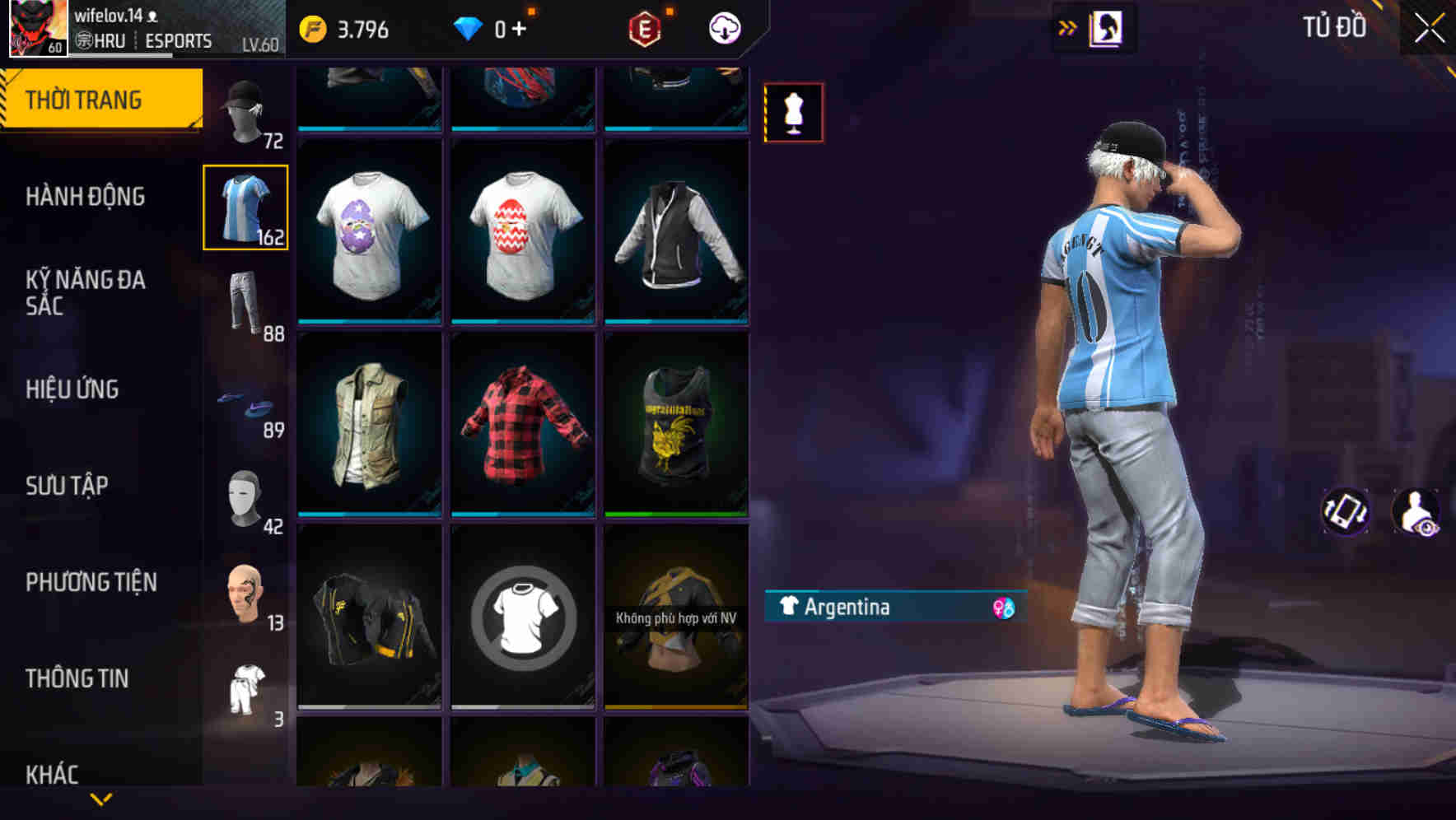The height and width of the screenshot is (820, 1456).
Task: Select the footwear category showing 89 items
Action: pyautogui.click(x=245, y=403)
